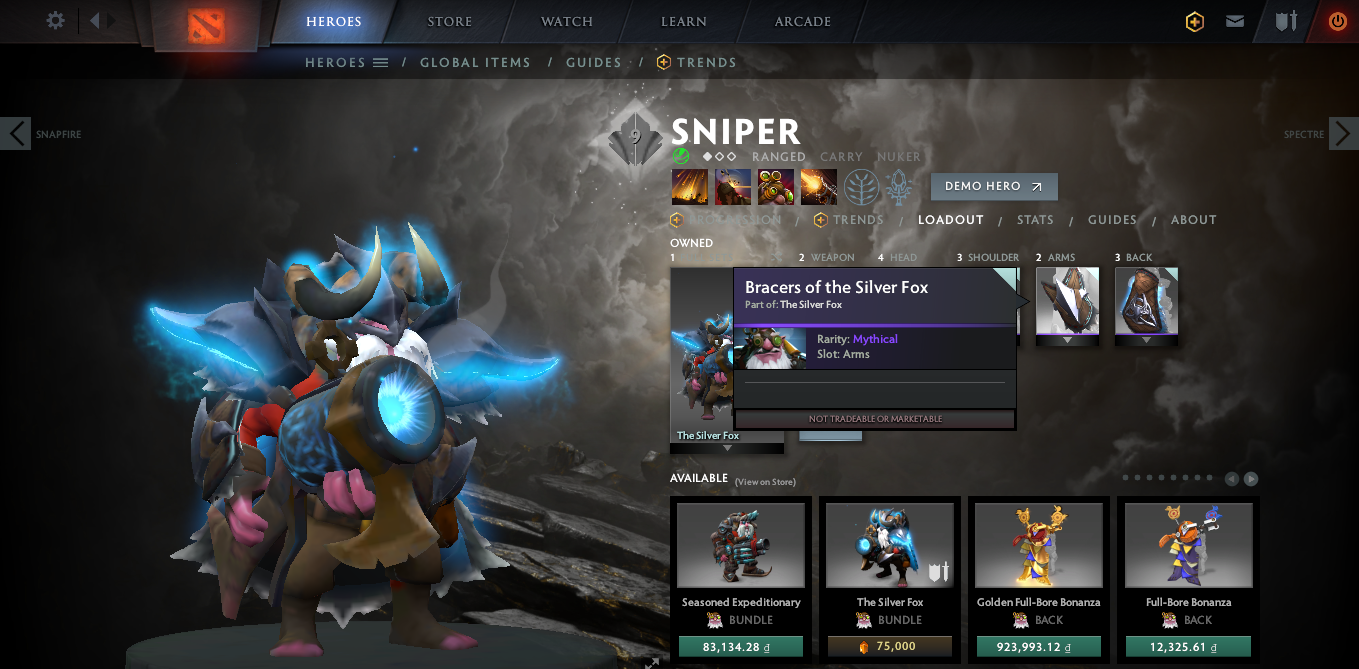The height and width of the screenshot is (669, 1359).
Task: Click the Dota 2 logo home button
Action: [207, 25]
